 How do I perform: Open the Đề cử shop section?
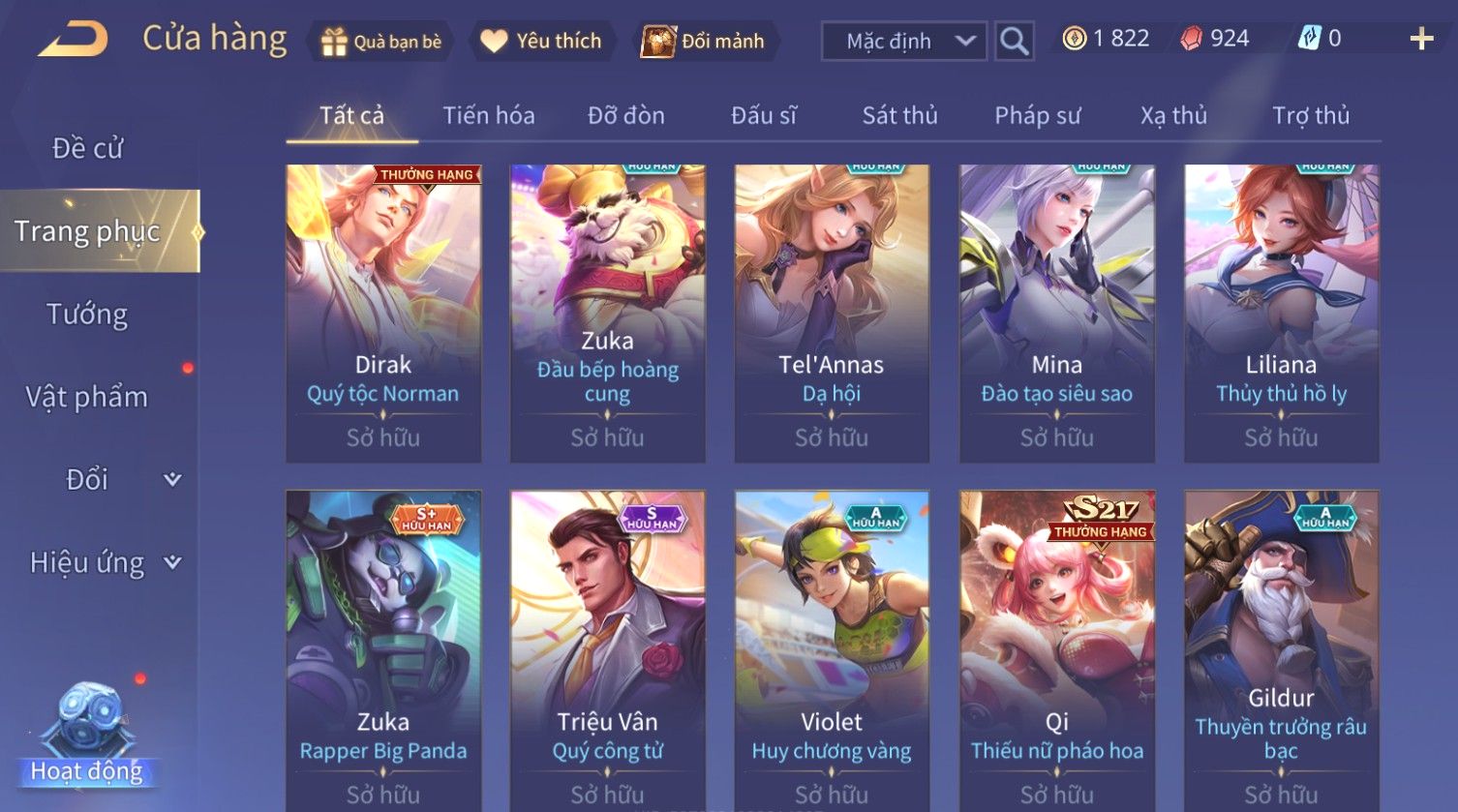pyautogui.click(x=87, y=148)
